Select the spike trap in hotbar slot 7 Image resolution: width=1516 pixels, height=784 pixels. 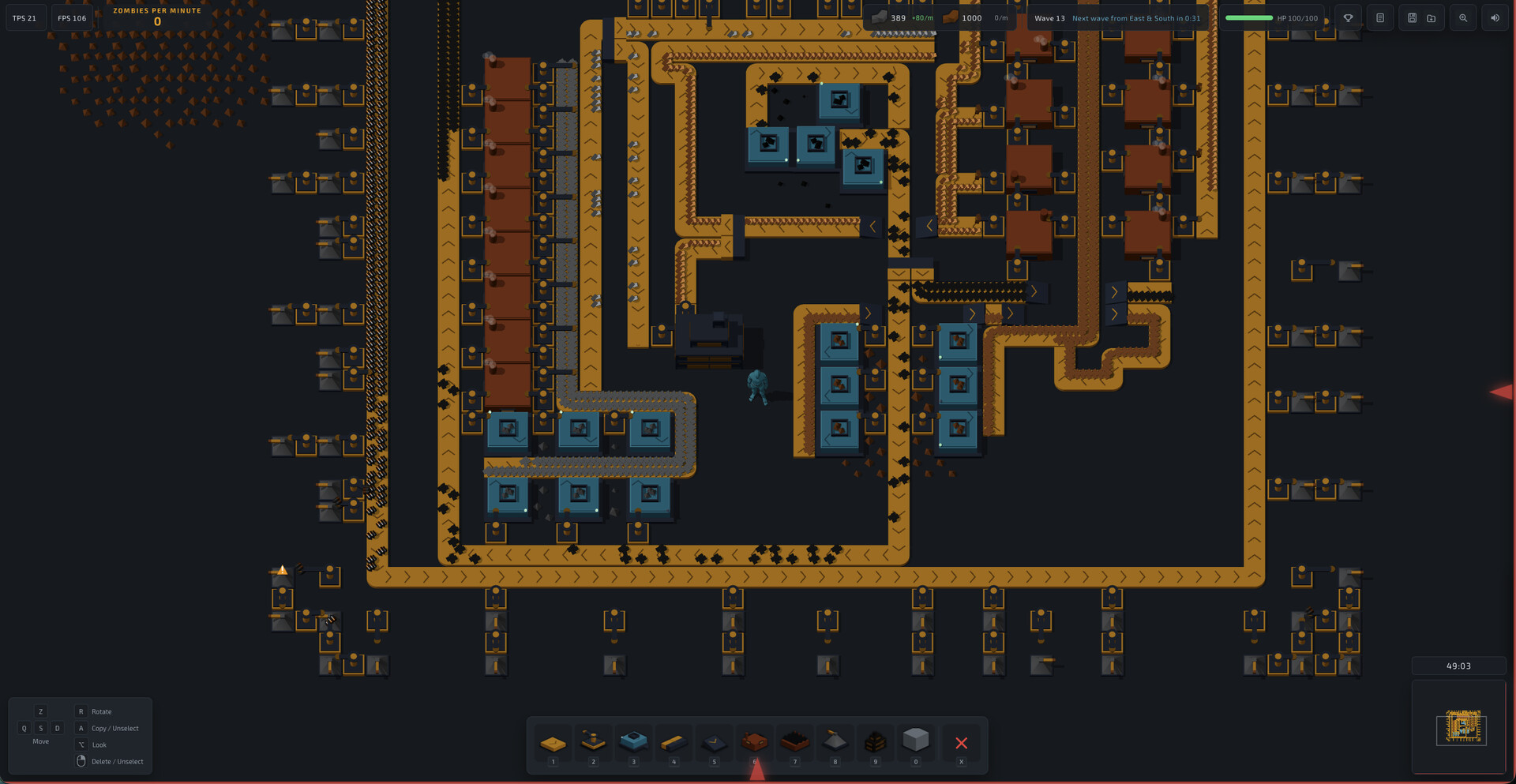[795, 742]
